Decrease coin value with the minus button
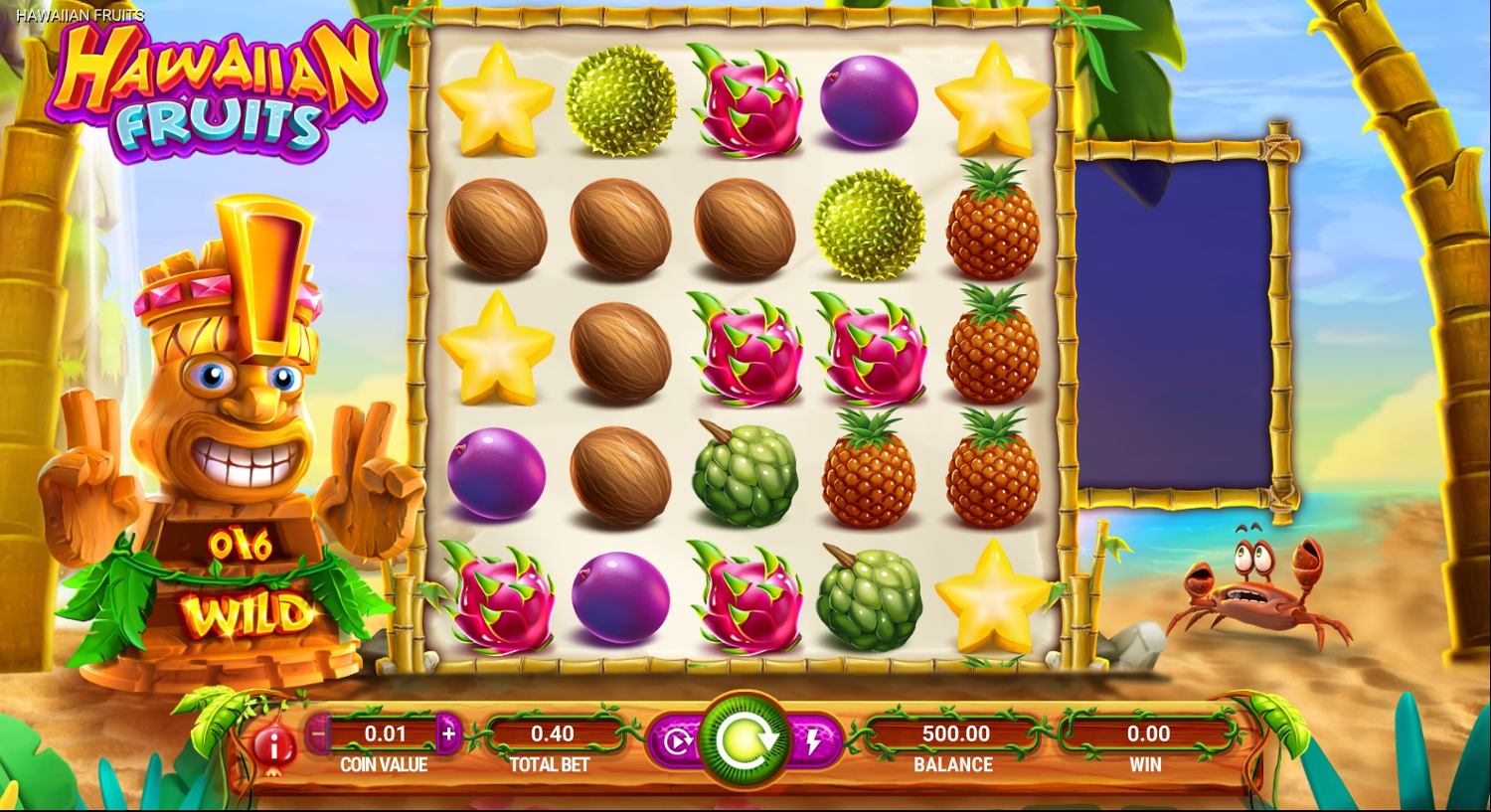The image size is (1491, 812). click(319, 734)
